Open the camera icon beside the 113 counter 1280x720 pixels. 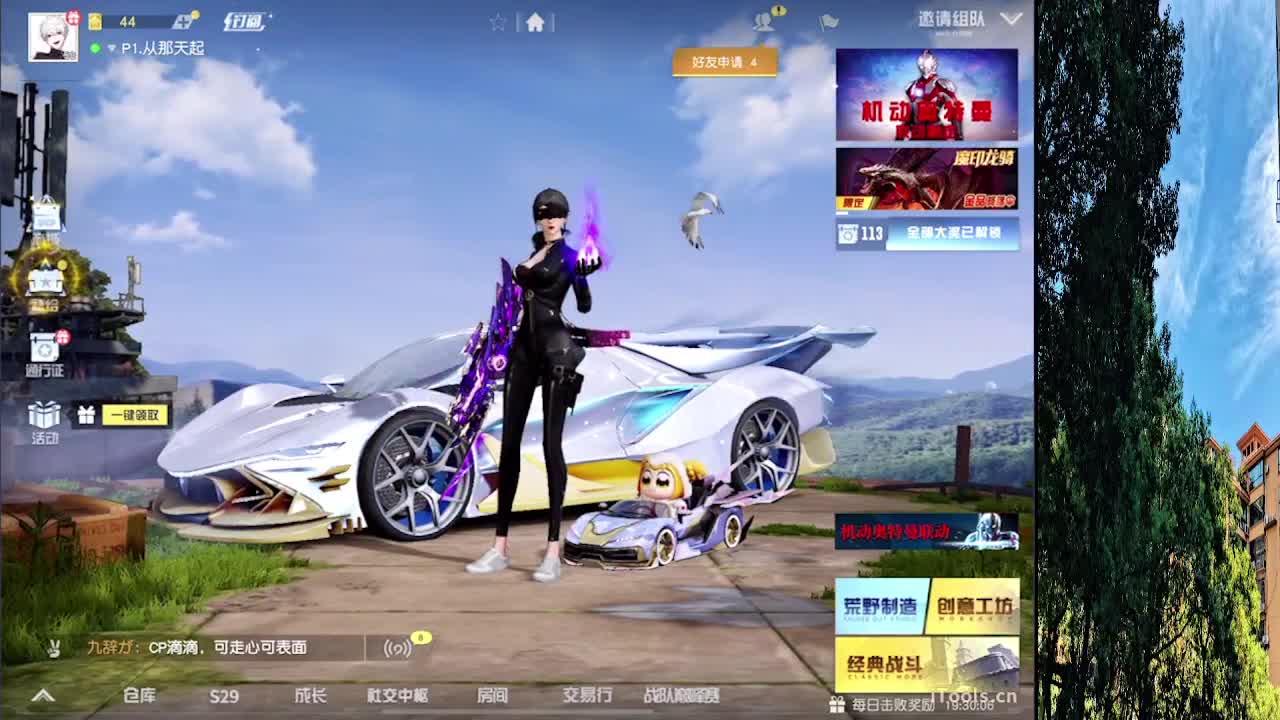[x=849, y=233]
